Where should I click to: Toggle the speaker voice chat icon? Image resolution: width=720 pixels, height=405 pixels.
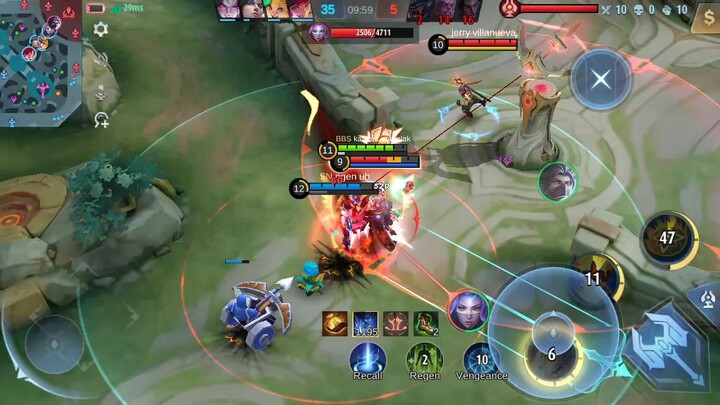tap(101, 59)
